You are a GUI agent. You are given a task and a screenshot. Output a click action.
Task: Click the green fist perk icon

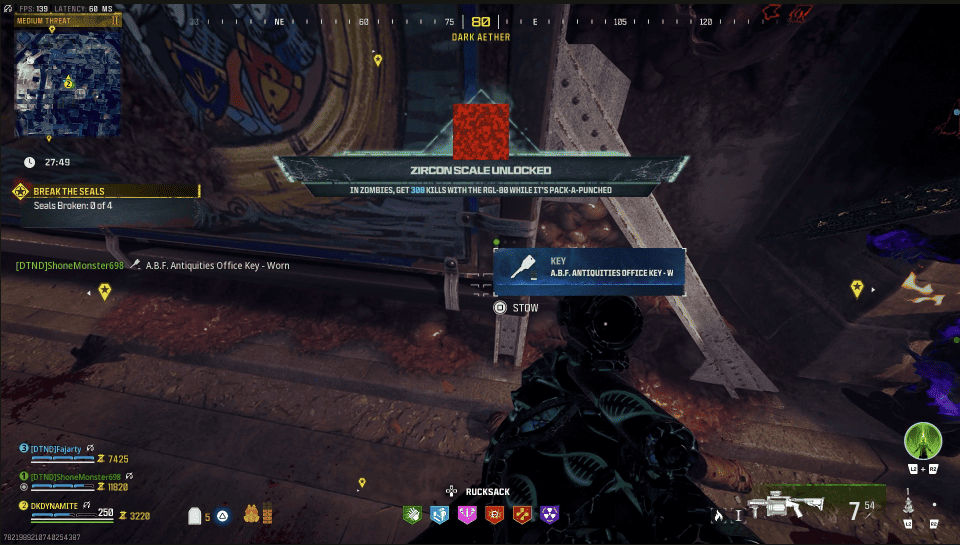[411, 514]
